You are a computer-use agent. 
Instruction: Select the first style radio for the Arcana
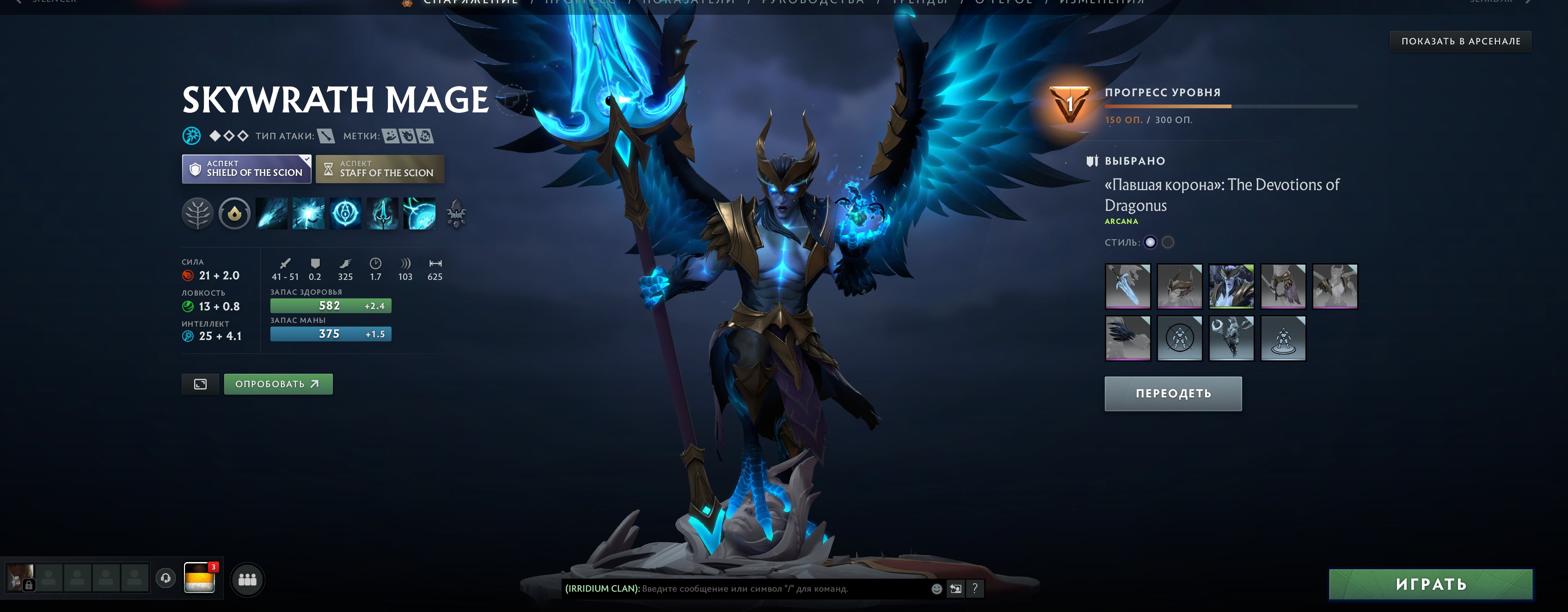pyautogui.click(x=1151, y=242)
